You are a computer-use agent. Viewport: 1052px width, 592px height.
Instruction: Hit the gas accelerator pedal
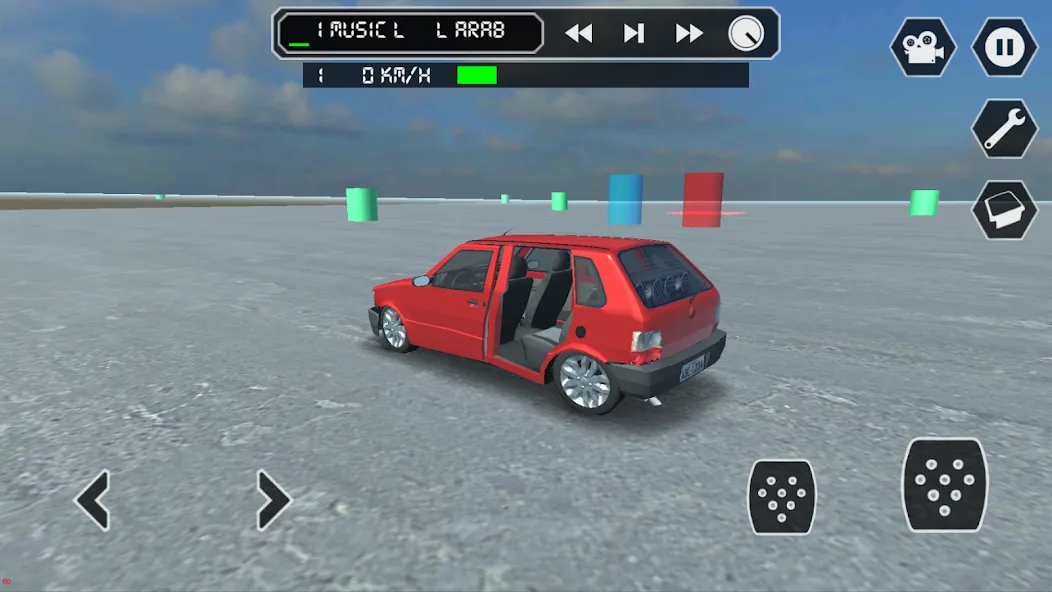tap(945, 485)
